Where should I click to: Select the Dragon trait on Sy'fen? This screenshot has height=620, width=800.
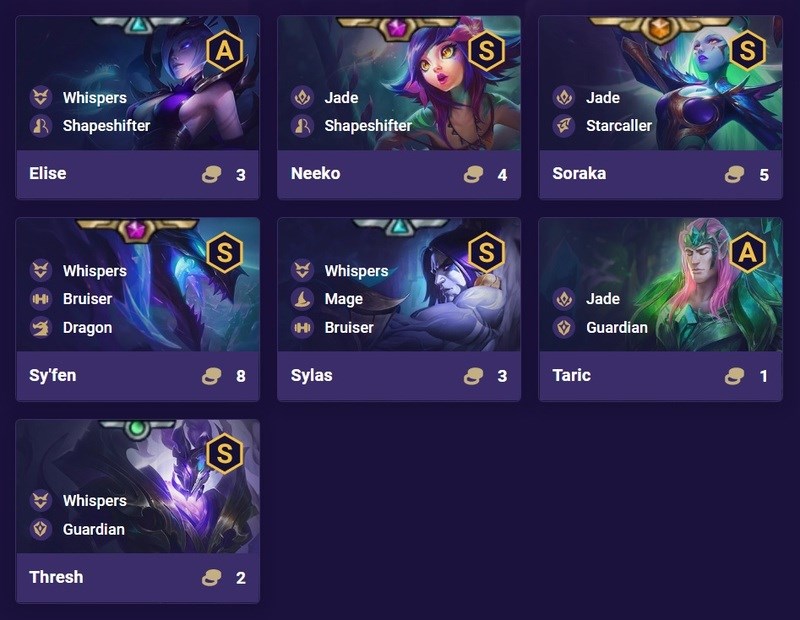87,327
